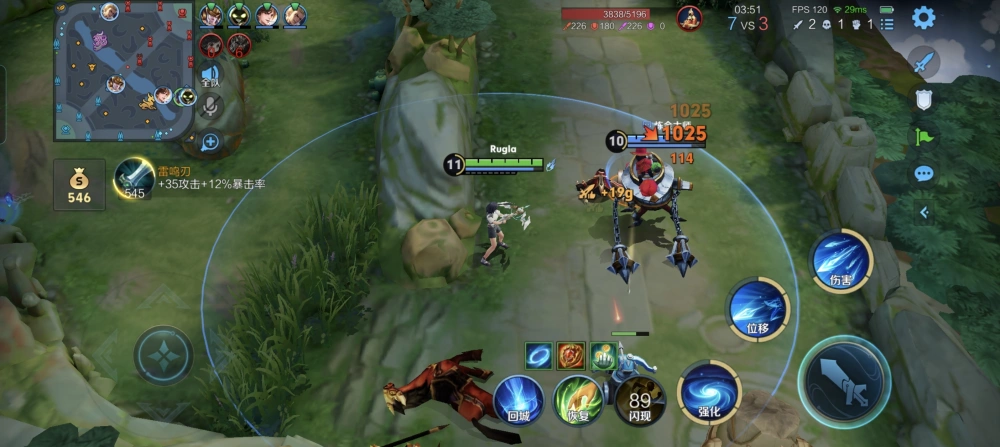1000x447 pixels.
Task: Cast the 强化 ability
Action: (708, 390)
